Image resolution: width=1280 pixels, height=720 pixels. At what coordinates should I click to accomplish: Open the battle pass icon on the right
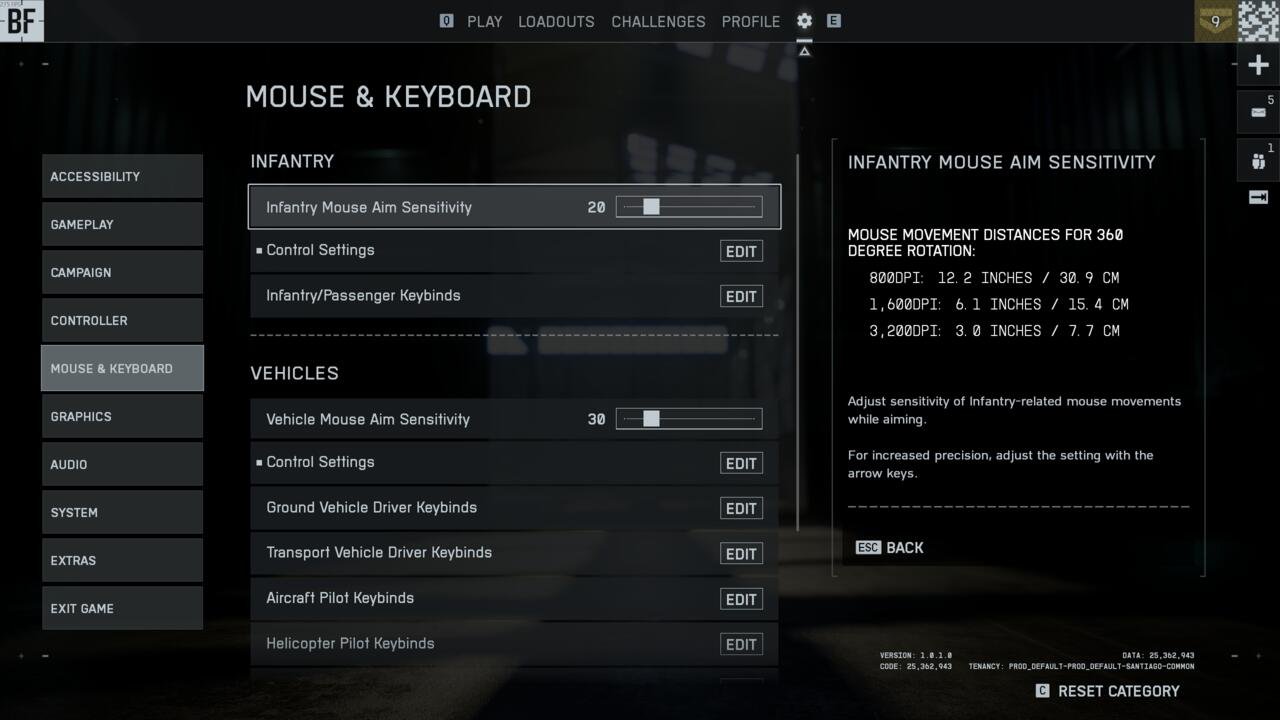click(x=1257, y=197)
